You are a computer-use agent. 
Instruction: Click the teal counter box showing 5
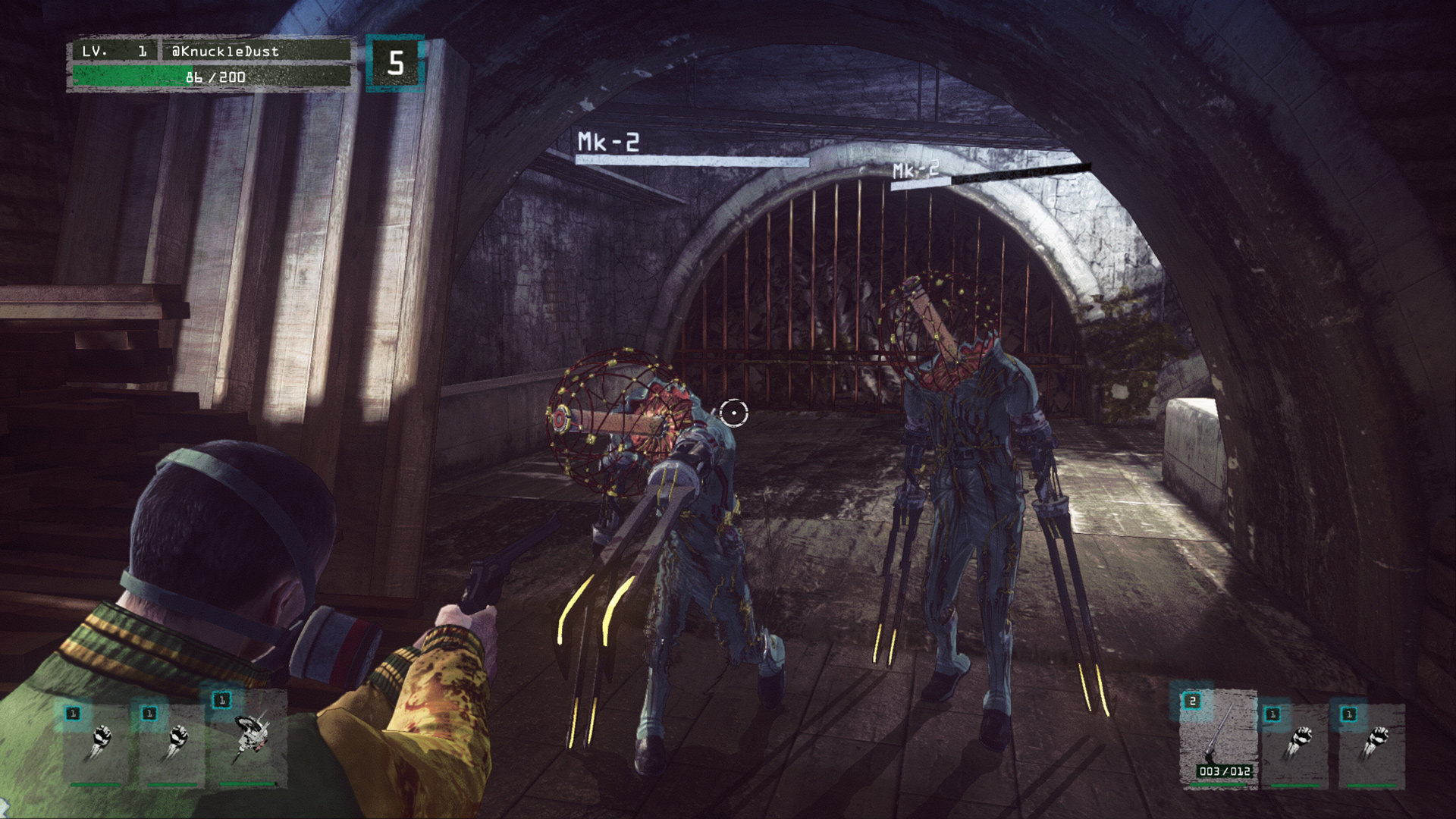394,63
